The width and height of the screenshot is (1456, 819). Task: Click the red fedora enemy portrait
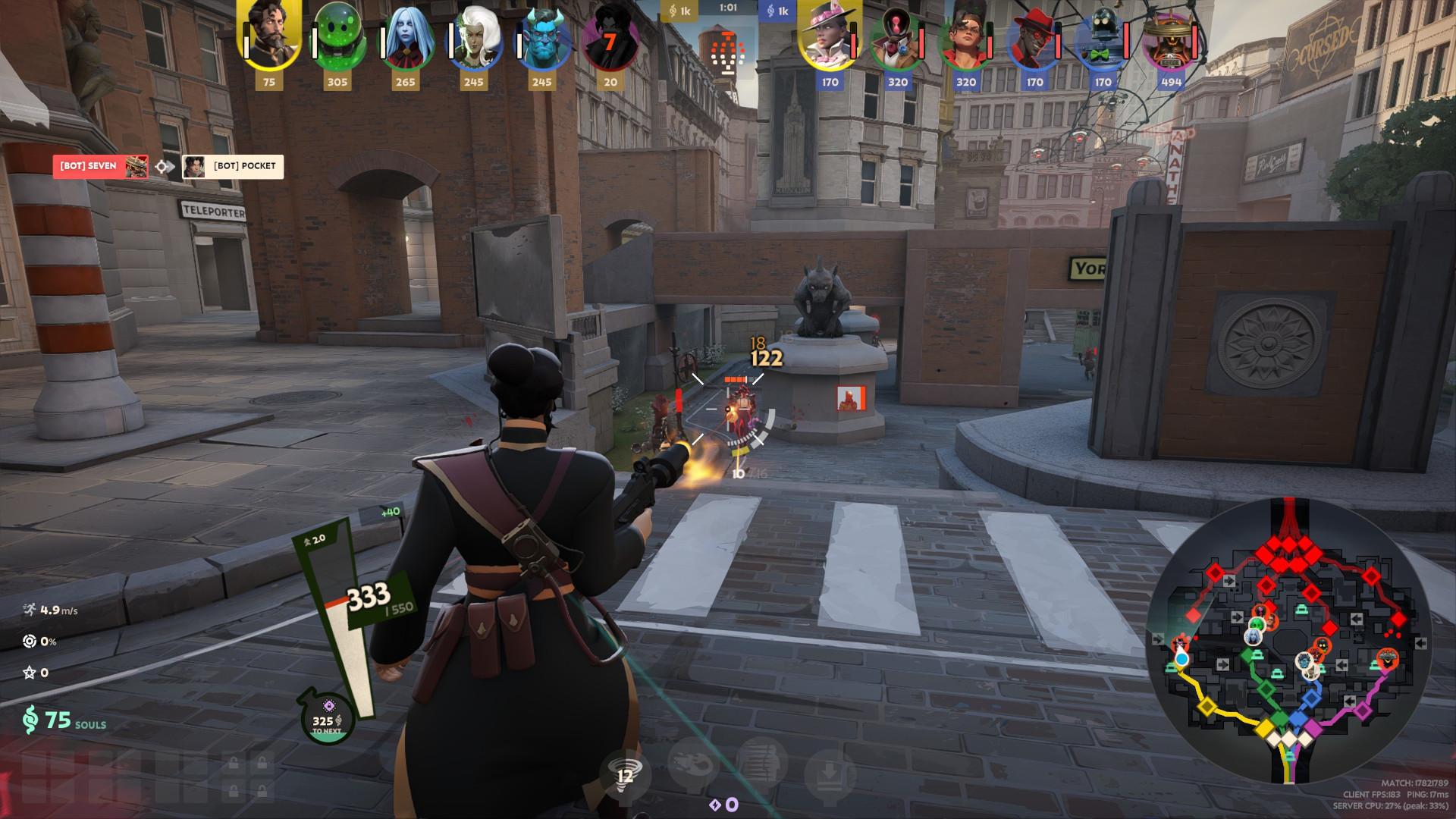pos(1035,39)
